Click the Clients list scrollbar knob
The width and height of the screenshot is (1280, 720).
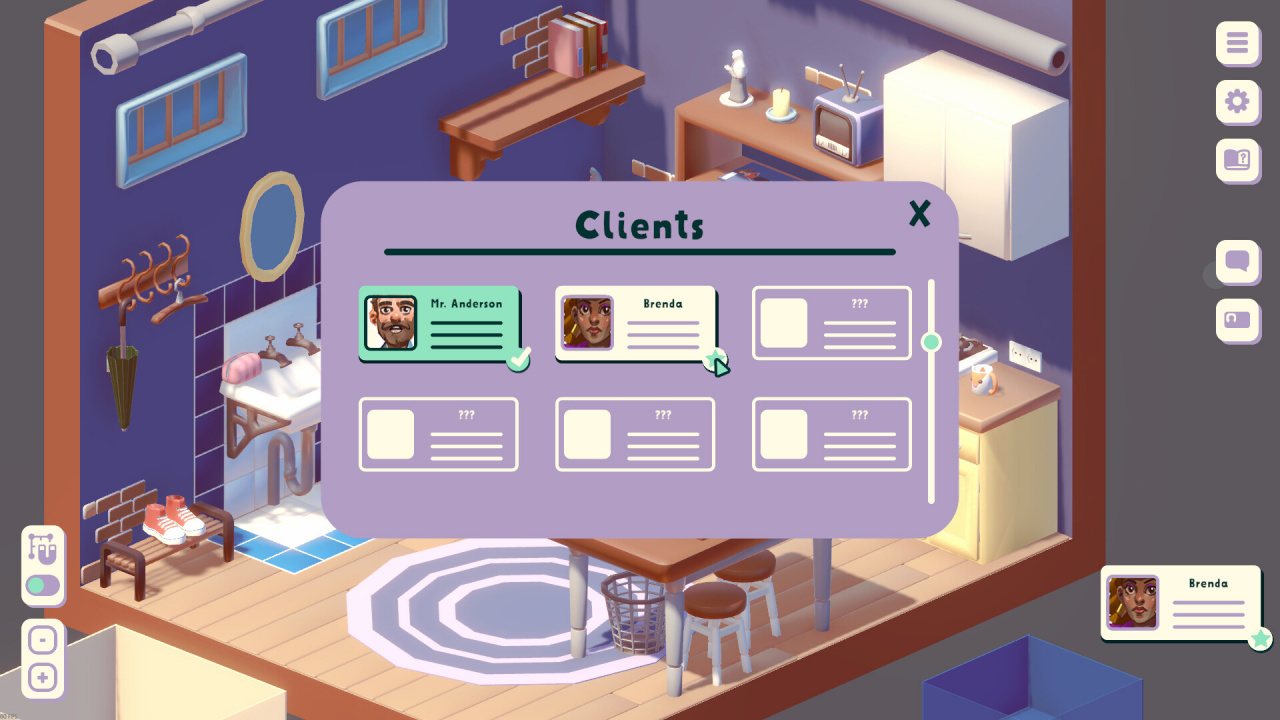931,342
